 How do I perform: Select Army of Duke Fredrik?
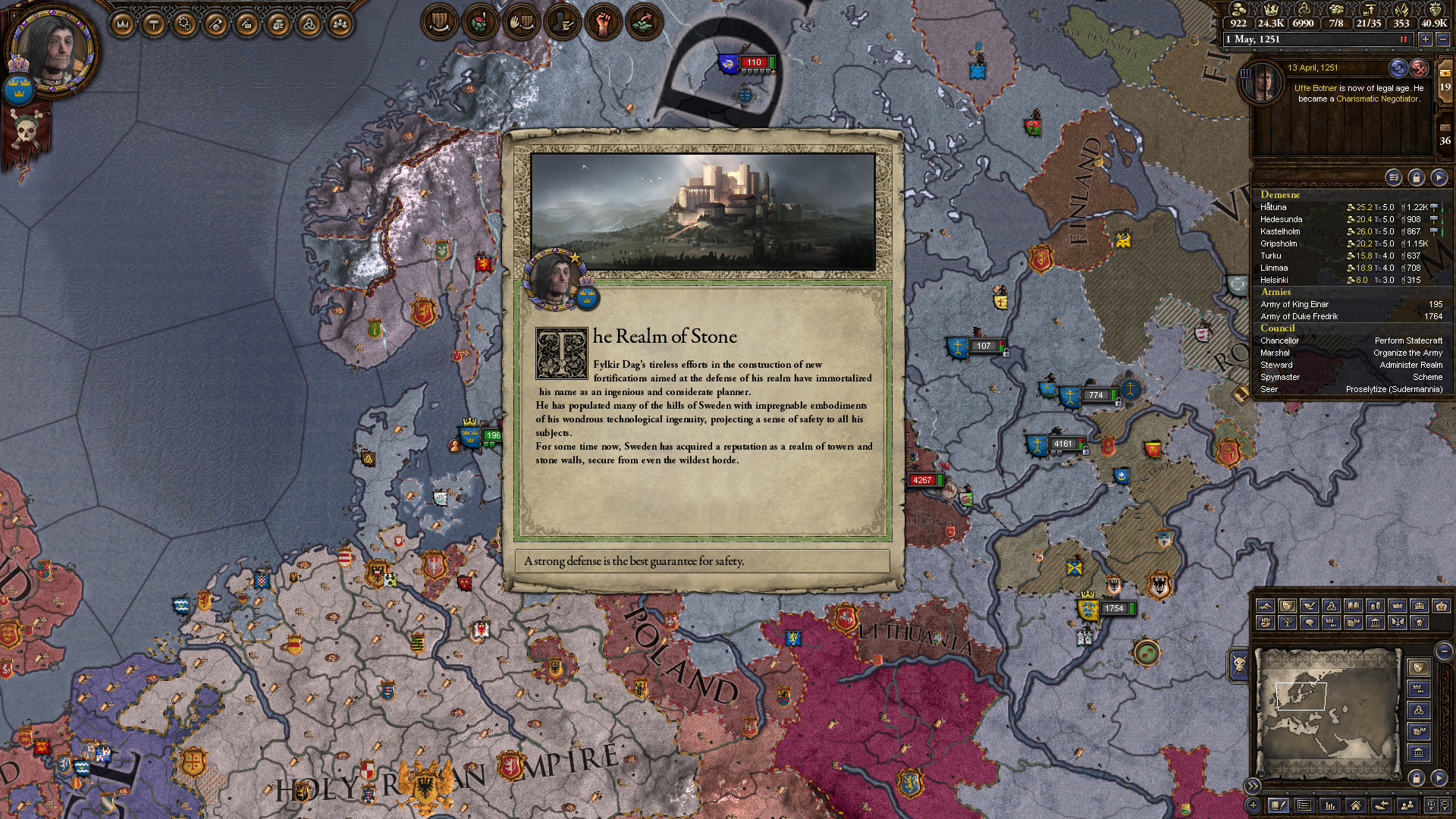(x=1299, y=316)
